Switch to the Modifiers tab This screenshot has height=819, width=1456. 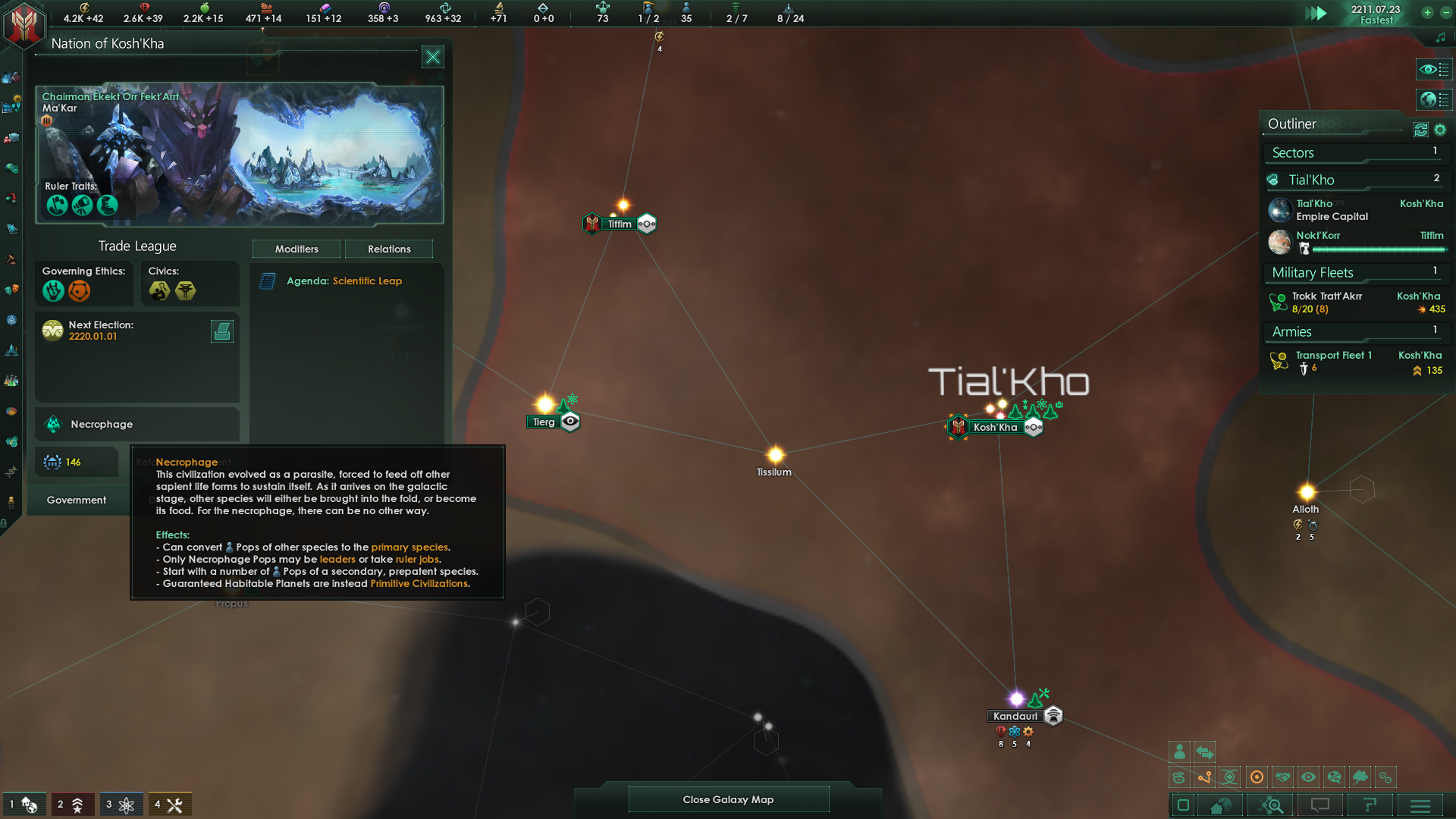(296, 249)
